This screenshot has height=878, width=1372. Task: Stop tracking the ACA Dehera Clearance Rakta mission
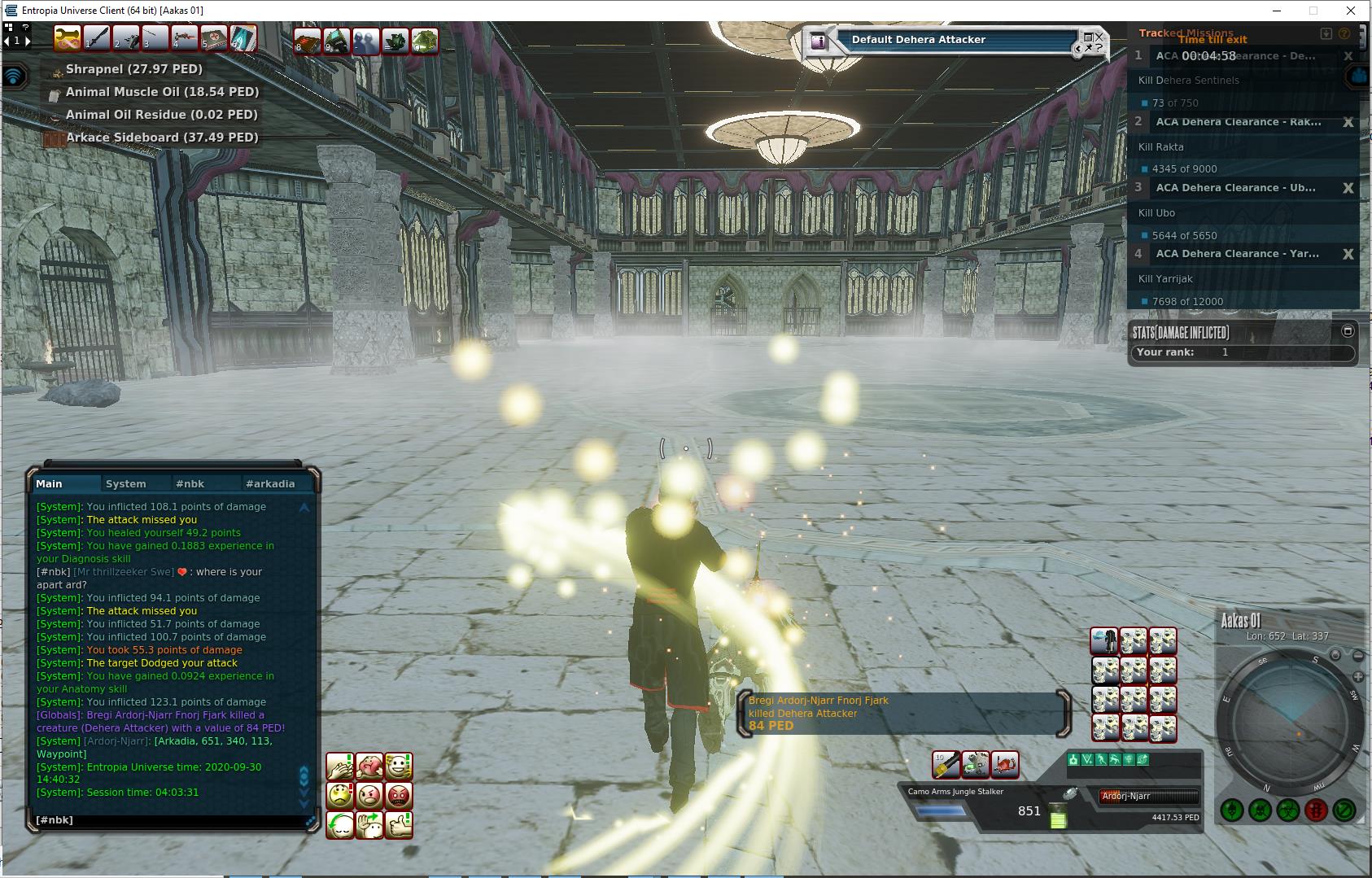tap(1348, 122)
